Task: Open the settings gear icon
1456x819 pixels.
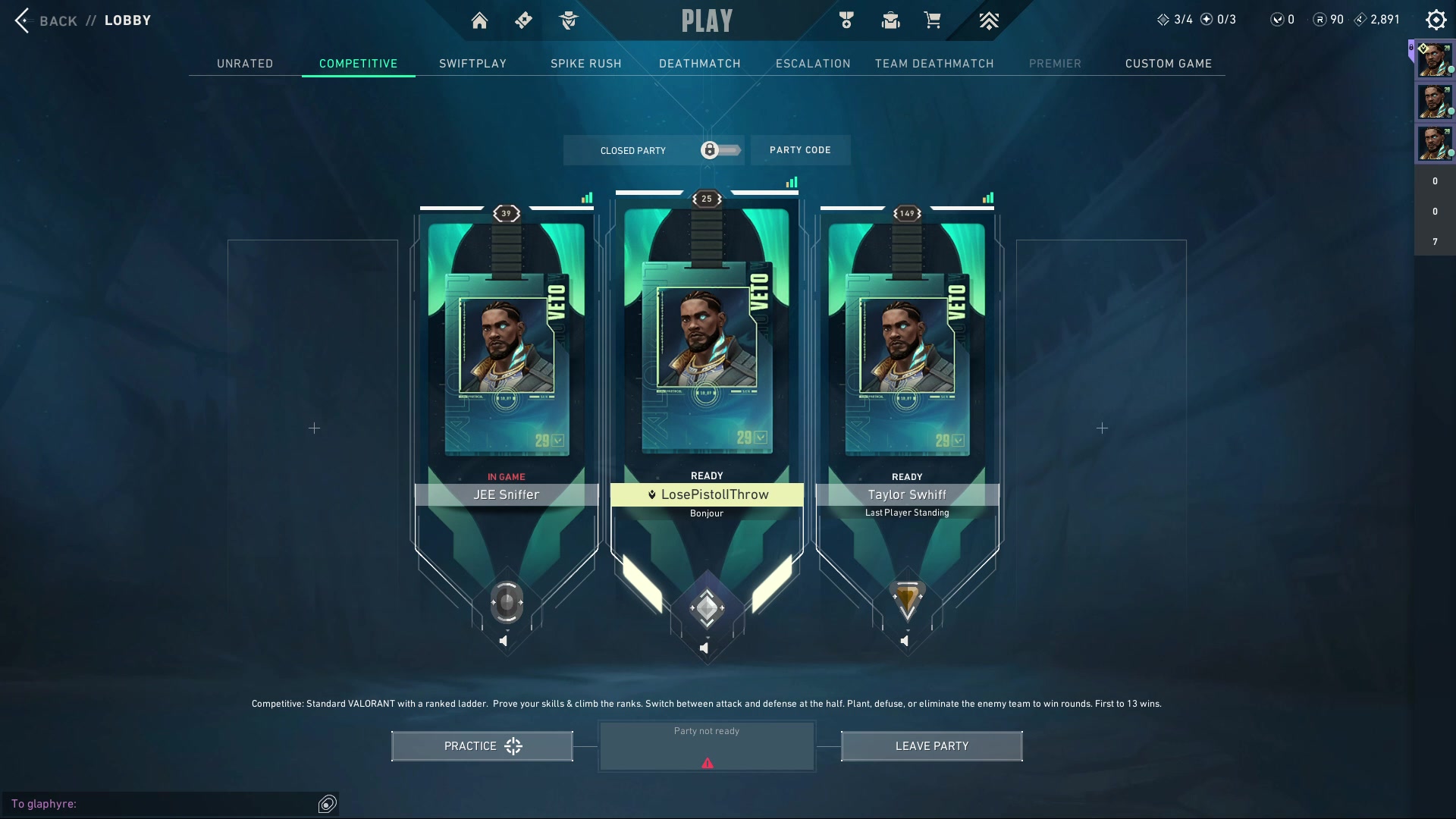Action: [1436, 20]
